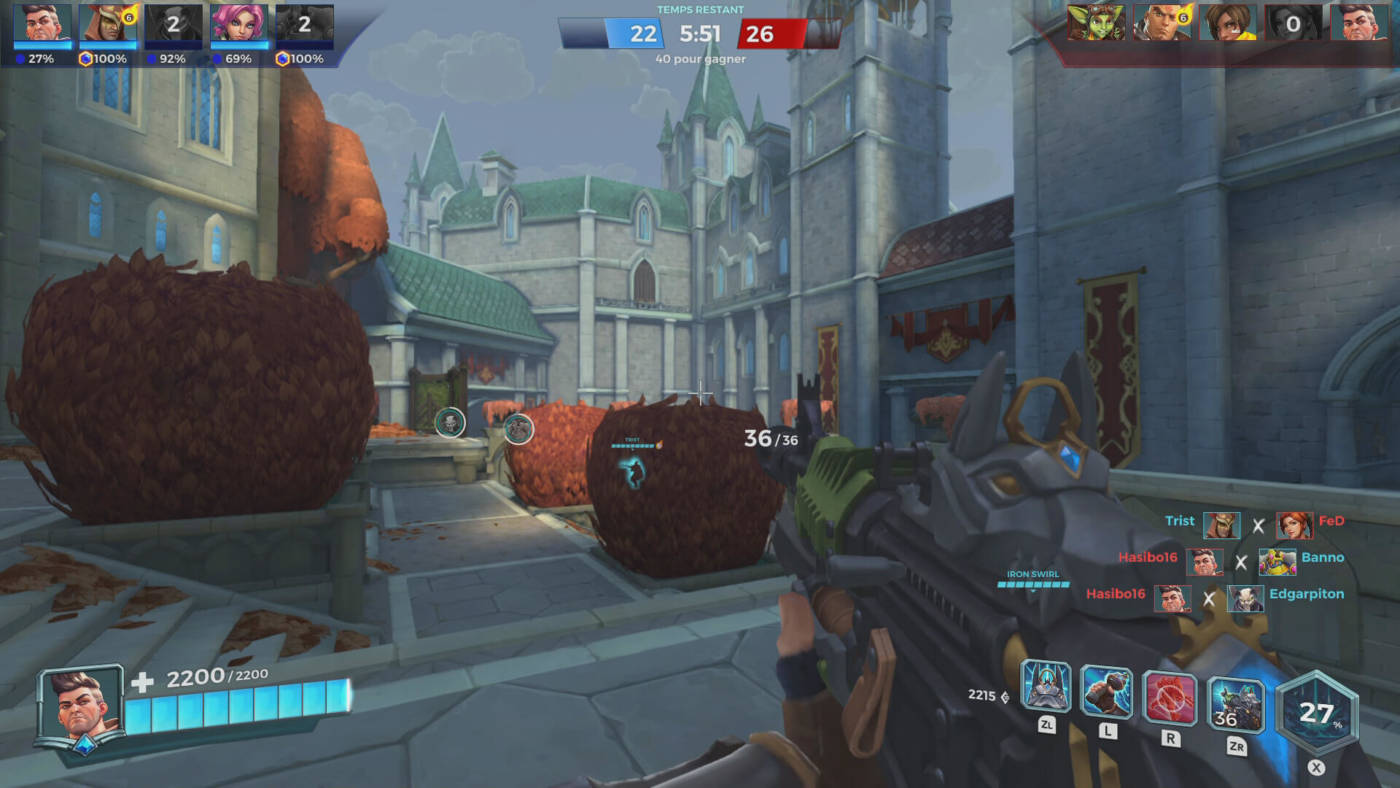Viewport: 1400px width, 788px height.
Task: Select the teammate portrait showing 27% charge
Action: pyautogui.click(x=43, y=24)
